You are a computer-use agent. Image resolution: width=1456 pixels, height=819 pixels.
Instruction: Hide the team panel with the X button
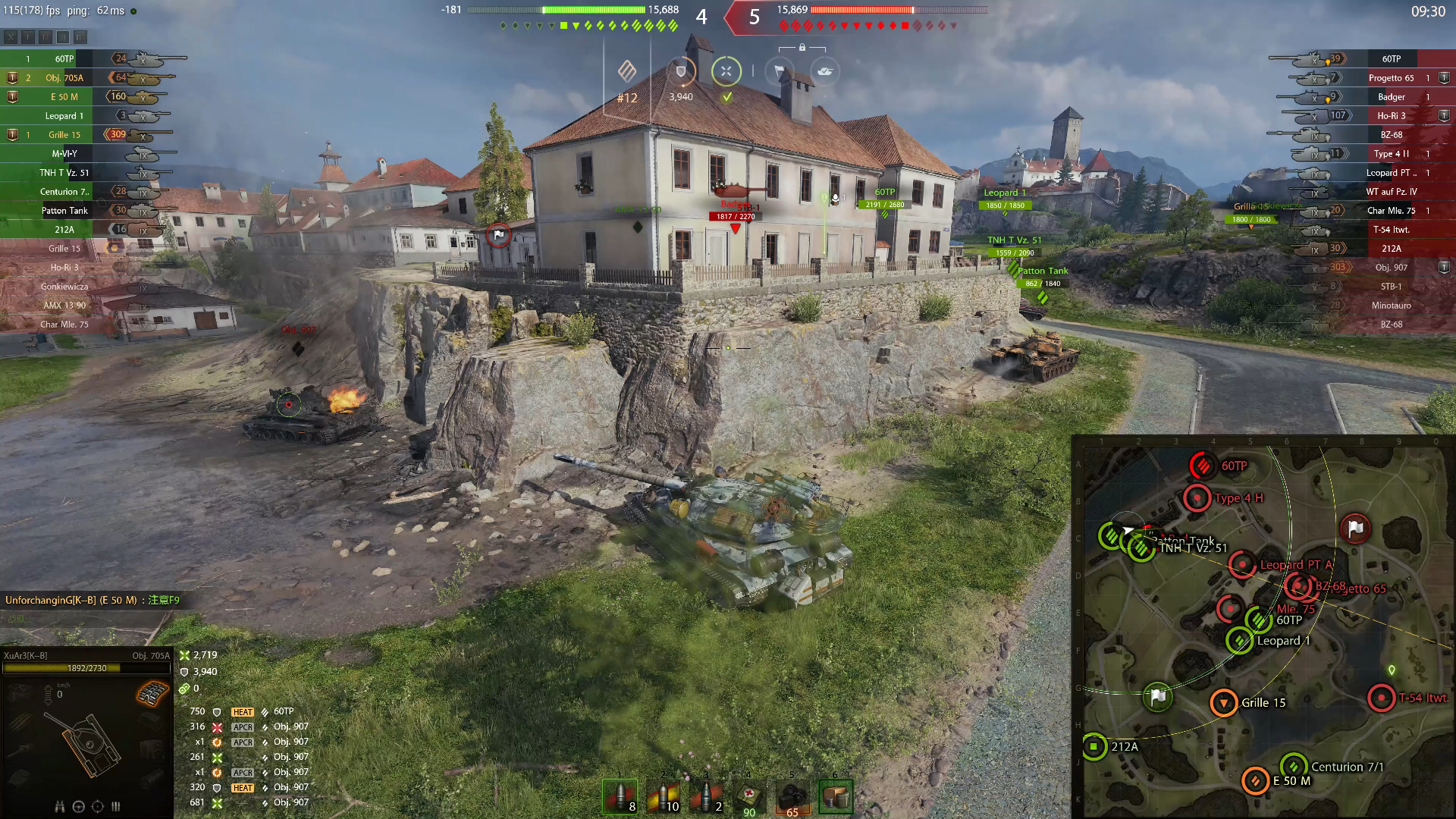11,36
